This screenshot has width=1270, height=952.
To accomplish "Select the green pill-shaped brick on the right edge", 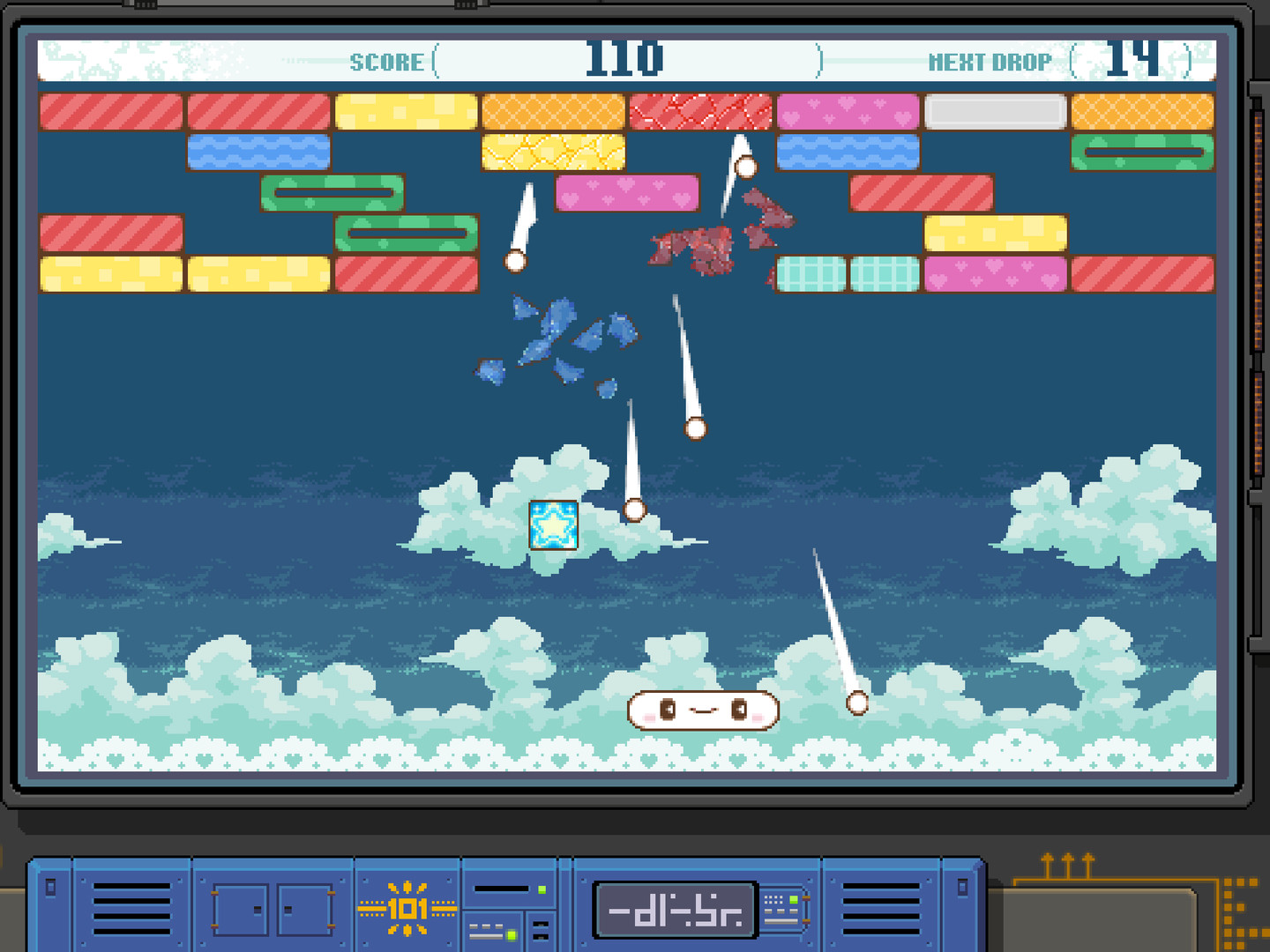I will 1143,151.
